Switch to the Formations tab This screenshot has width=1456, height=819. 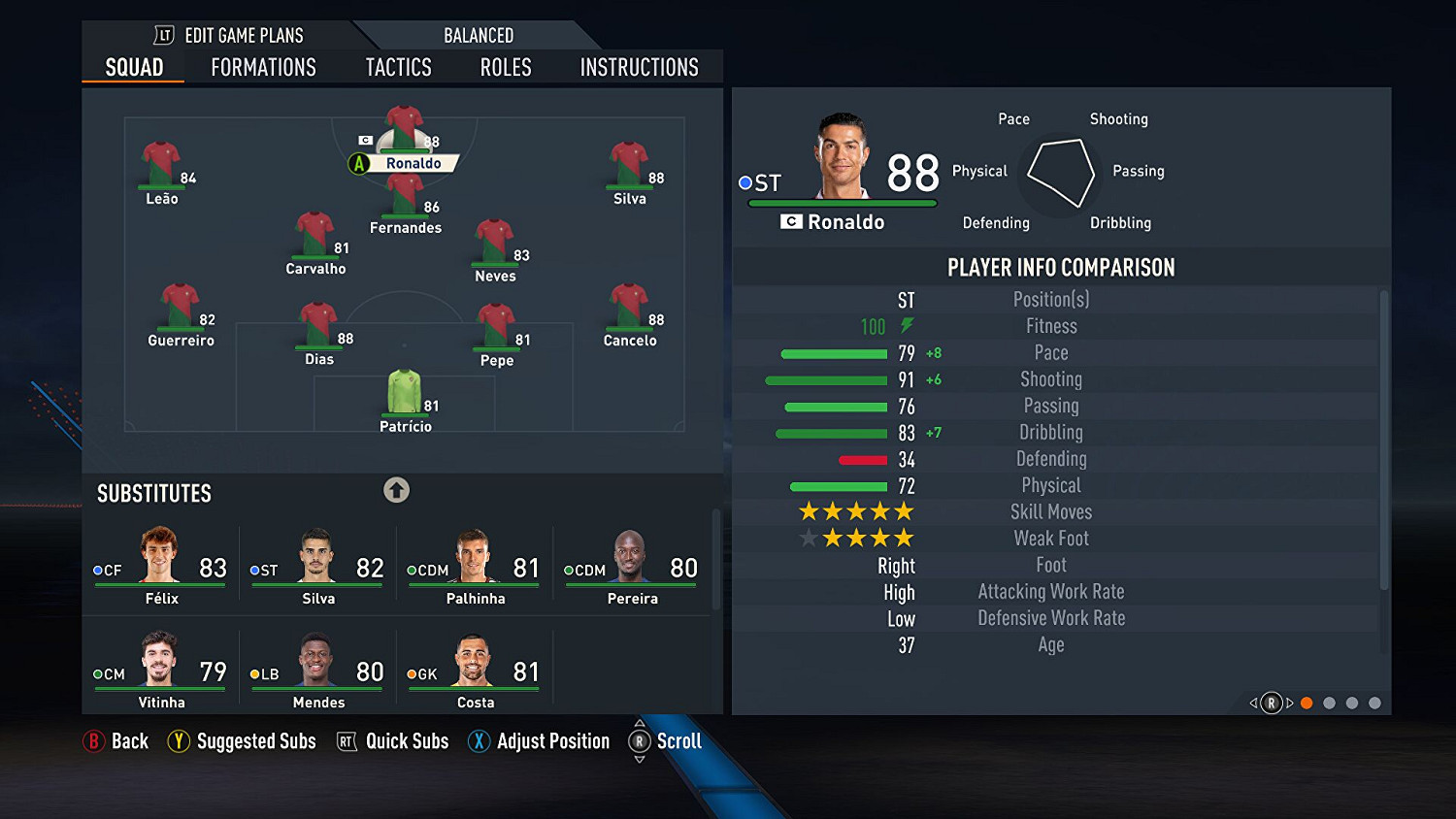click(x=262, y=67)
